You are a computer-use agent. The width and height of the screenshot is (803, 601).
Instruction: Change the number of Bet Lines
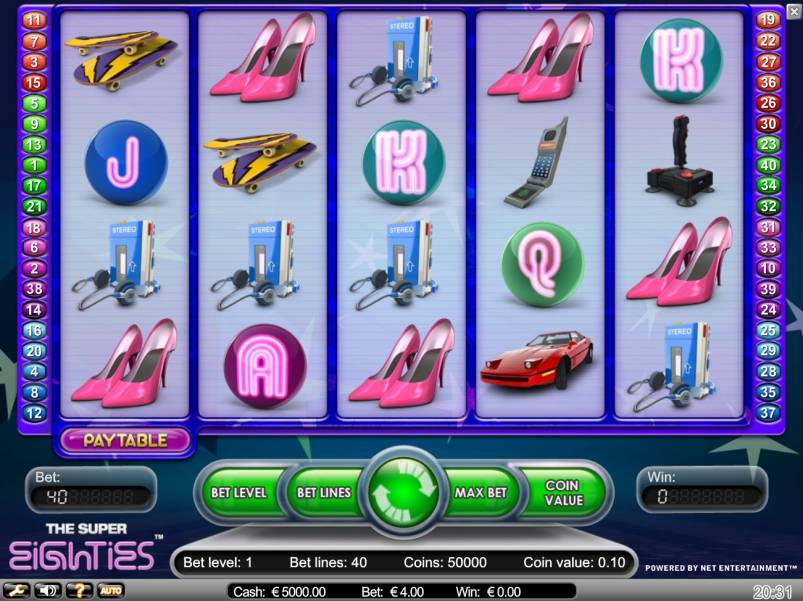coord(322,493)
